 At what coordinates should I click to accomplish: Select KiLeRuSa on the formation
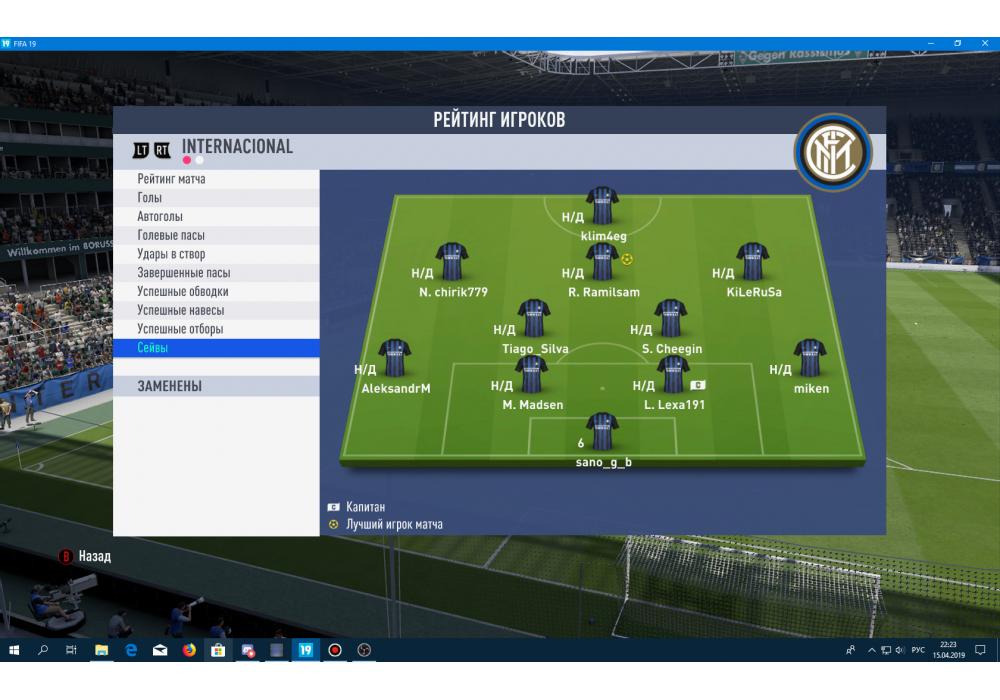pos(753,262)
